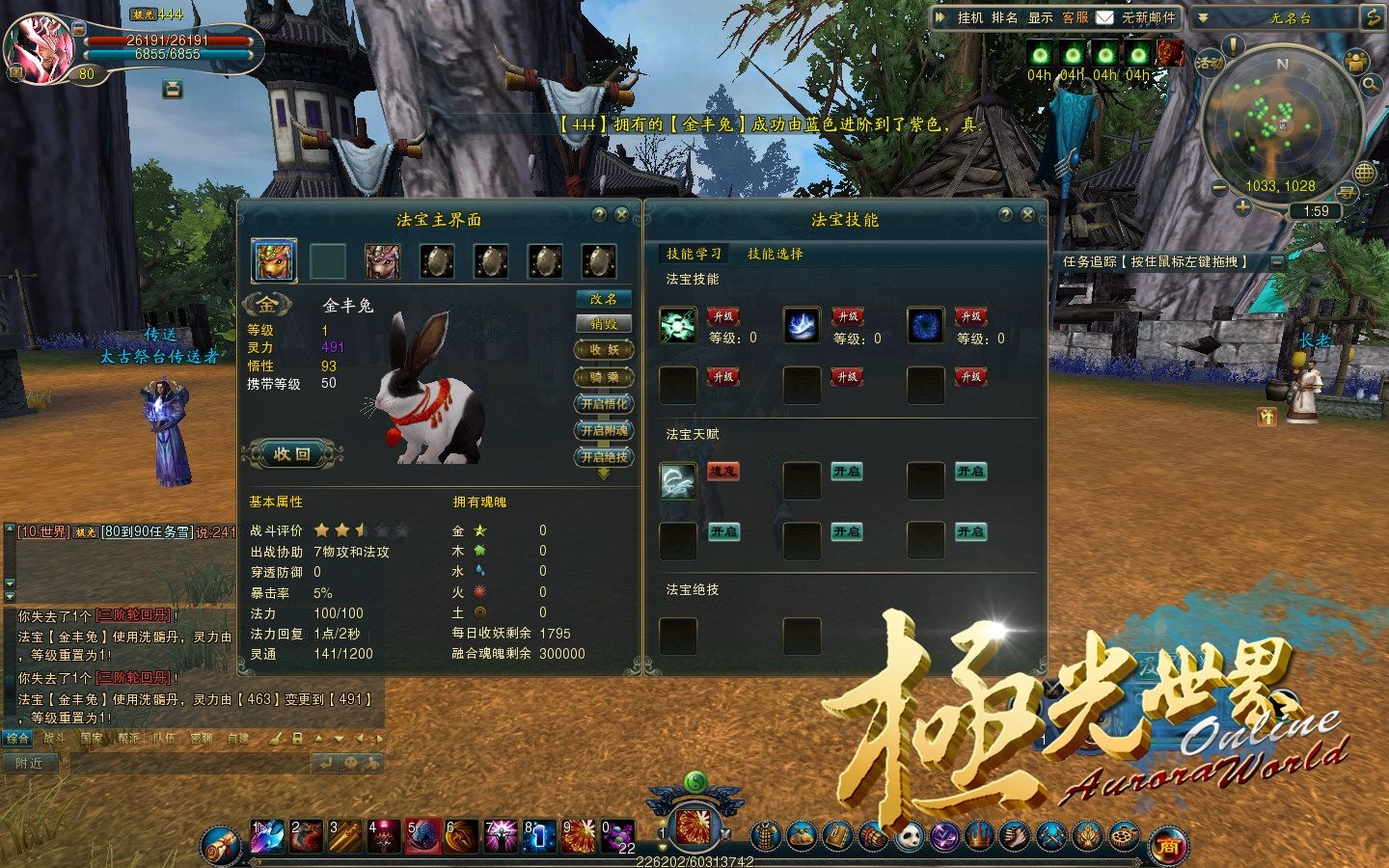This screenshot has width=1389, height=868.
Task: Open the 无名台 channel dropdown arrow
Action: (x=1204, y=17)
